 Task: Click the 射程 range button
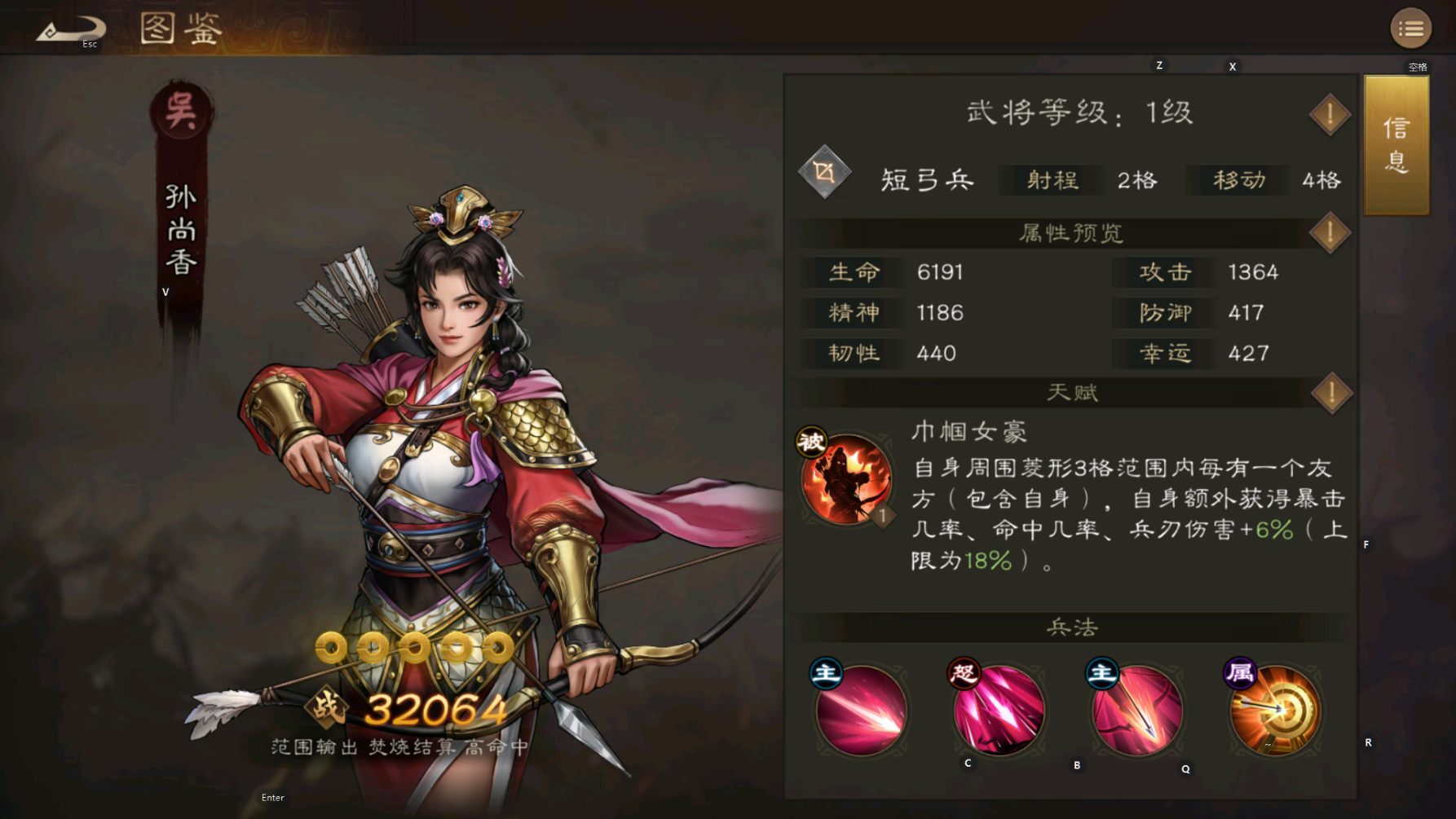tap(1050, 180)
